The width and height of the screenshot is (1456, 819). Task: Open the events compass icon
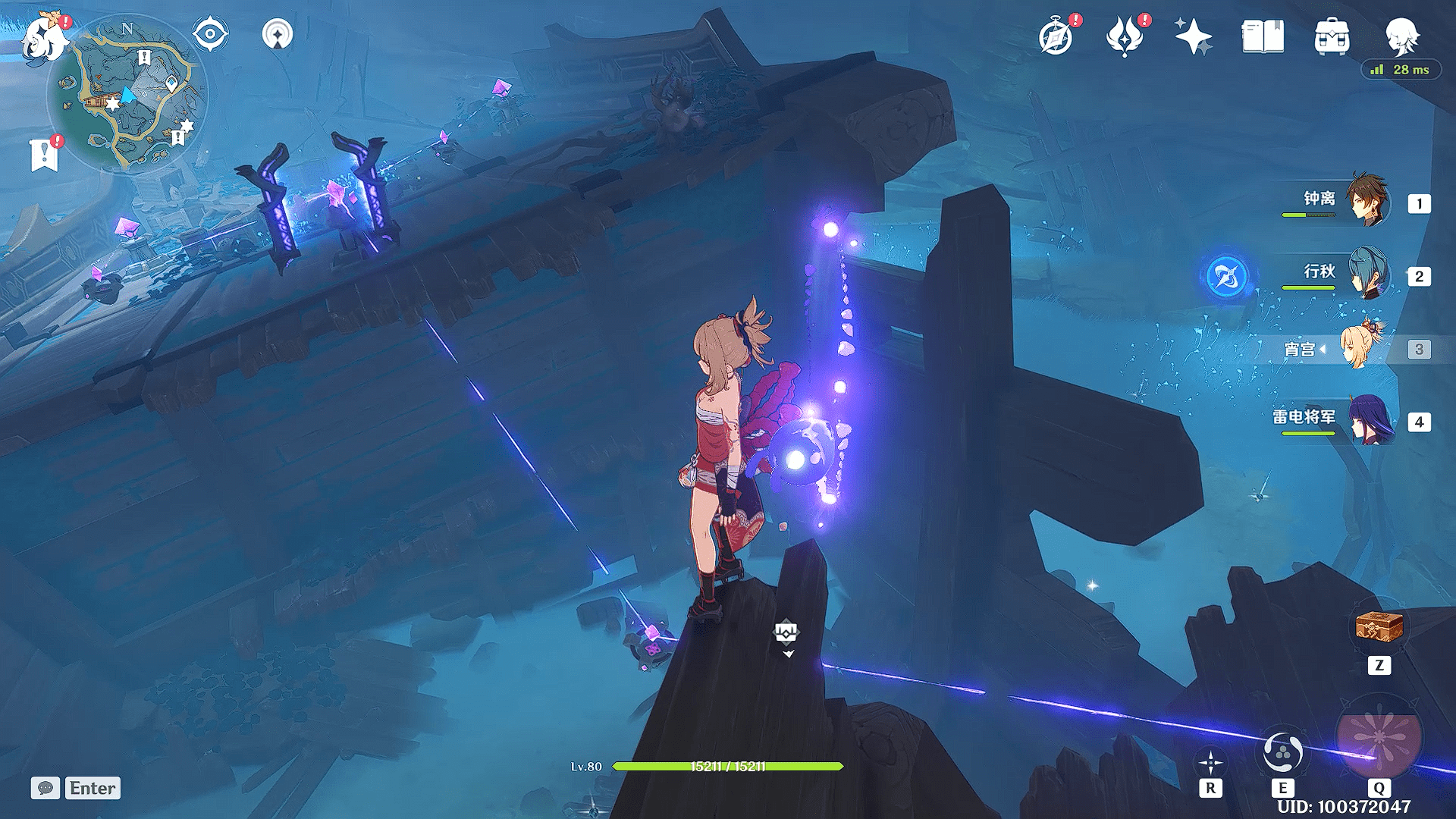1056,36
